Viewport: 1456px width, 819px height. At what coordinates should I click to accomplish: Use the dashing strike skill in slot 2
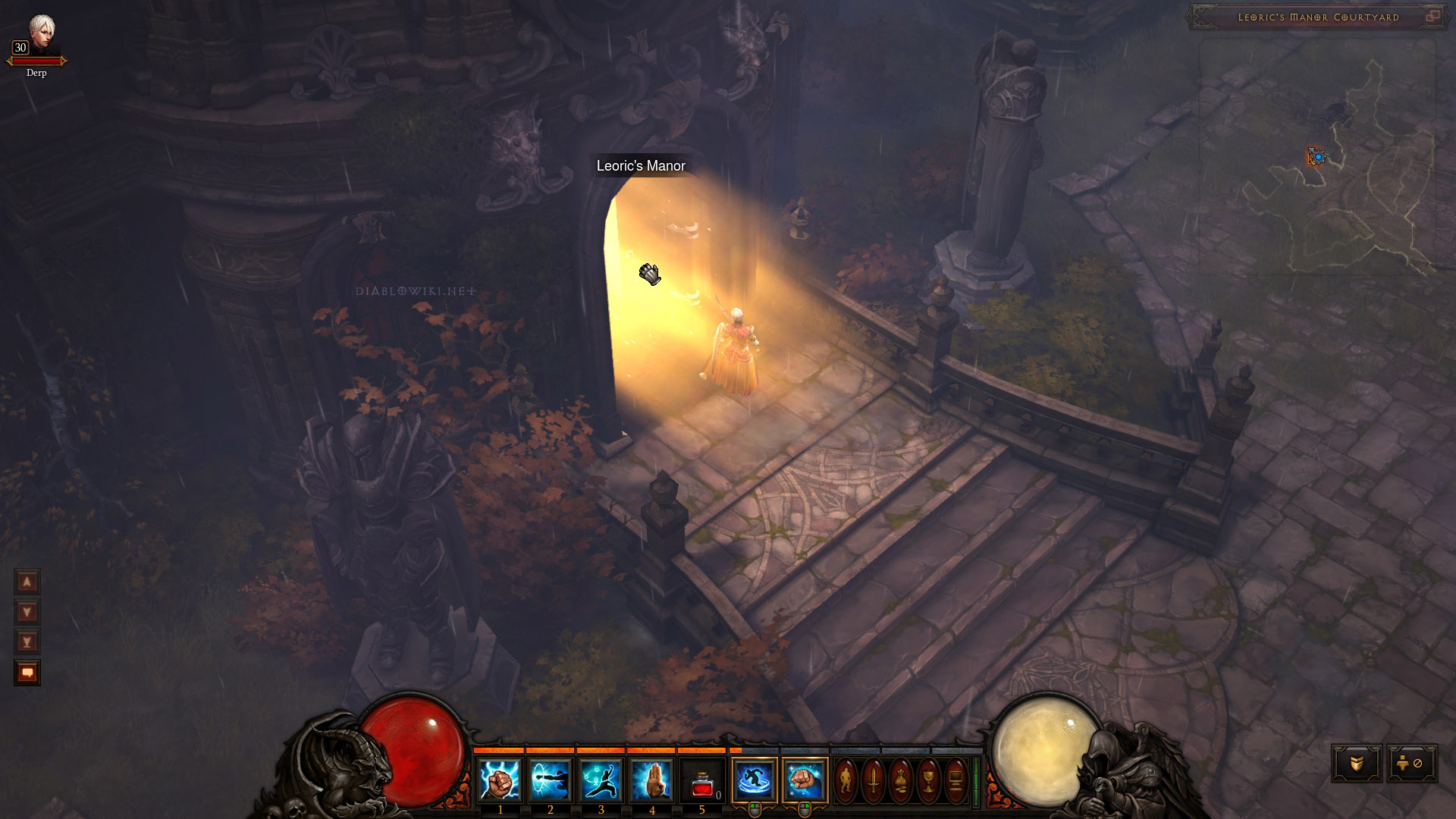pos(551,780)
